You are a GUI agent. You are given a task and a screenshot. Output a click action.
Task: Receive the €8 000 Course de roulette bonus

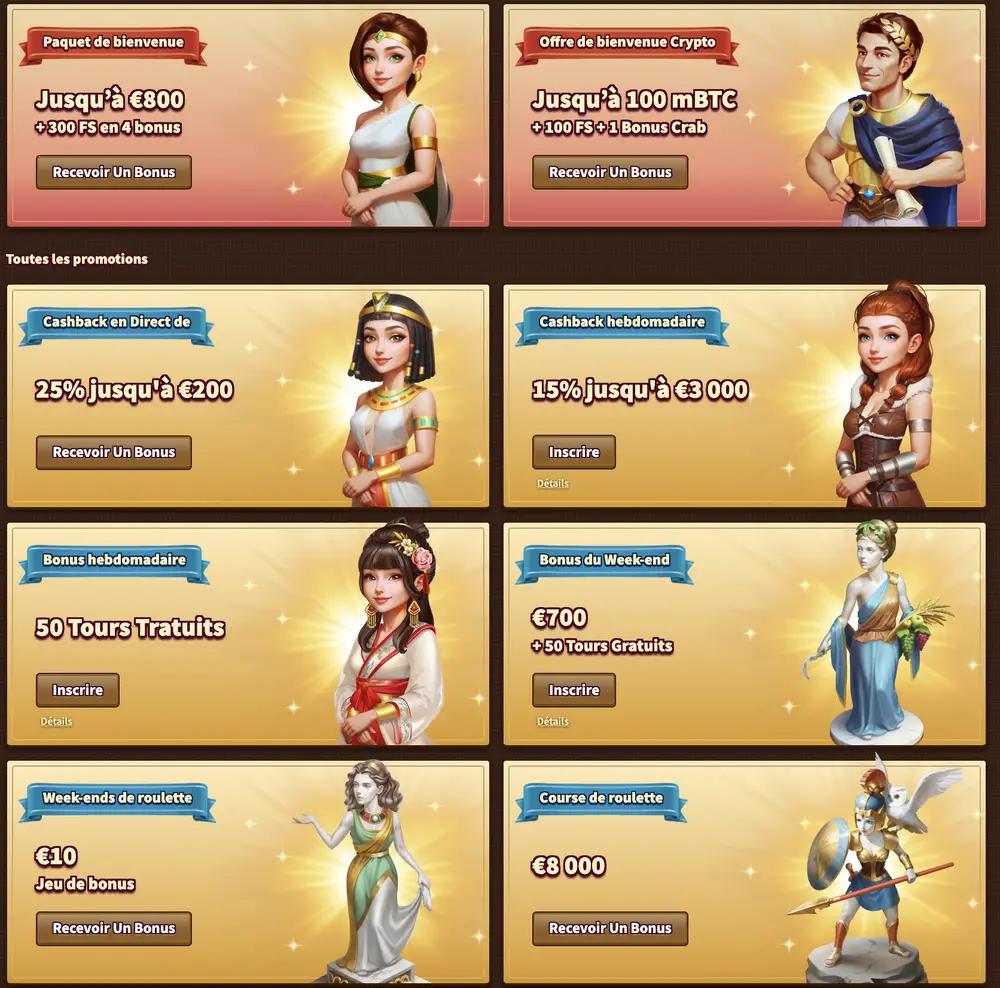pos(610,928)
